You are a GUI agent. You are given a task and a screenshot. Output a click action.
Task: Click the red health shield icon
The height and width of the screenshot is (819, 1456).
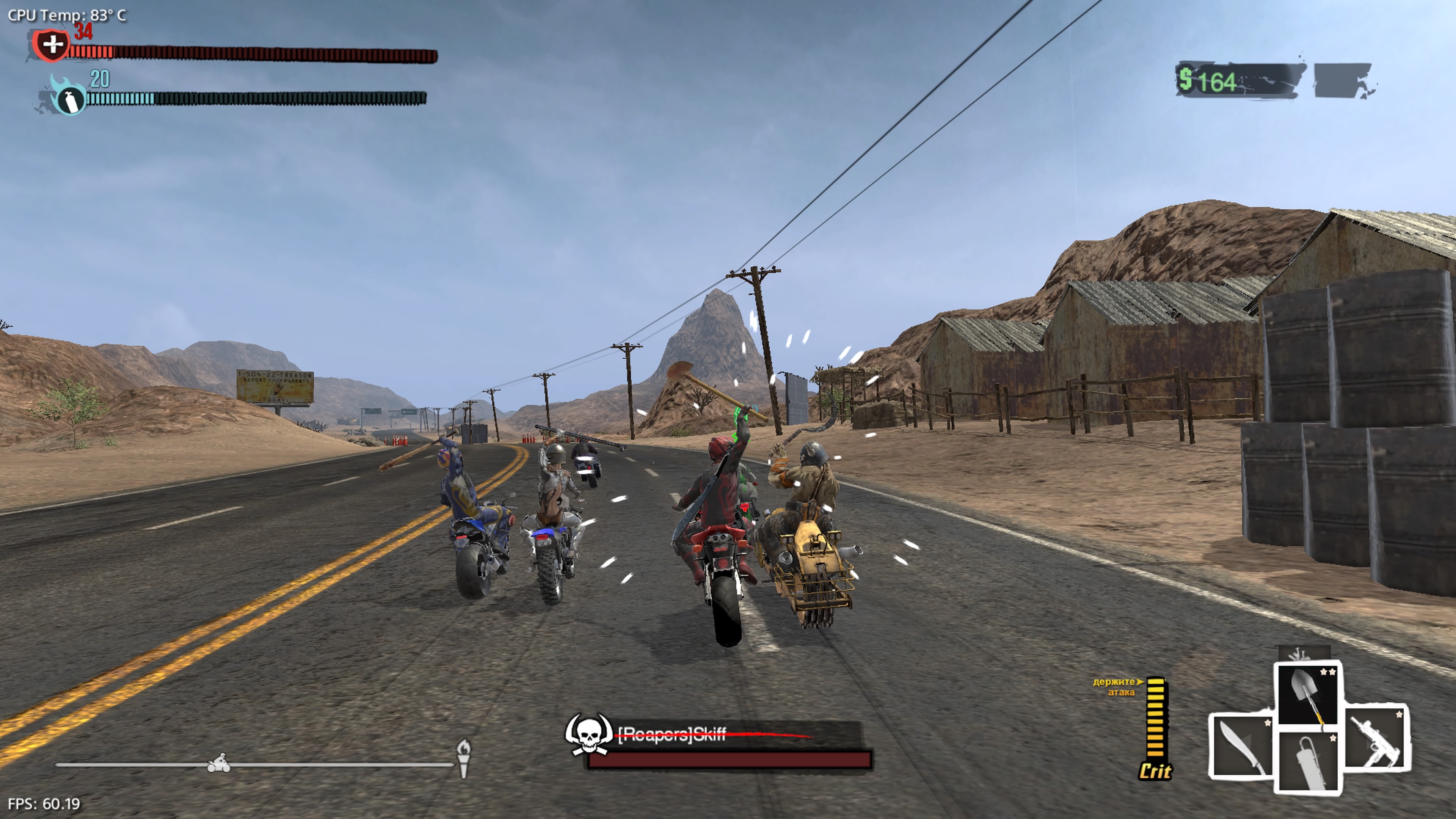(52, 45)
